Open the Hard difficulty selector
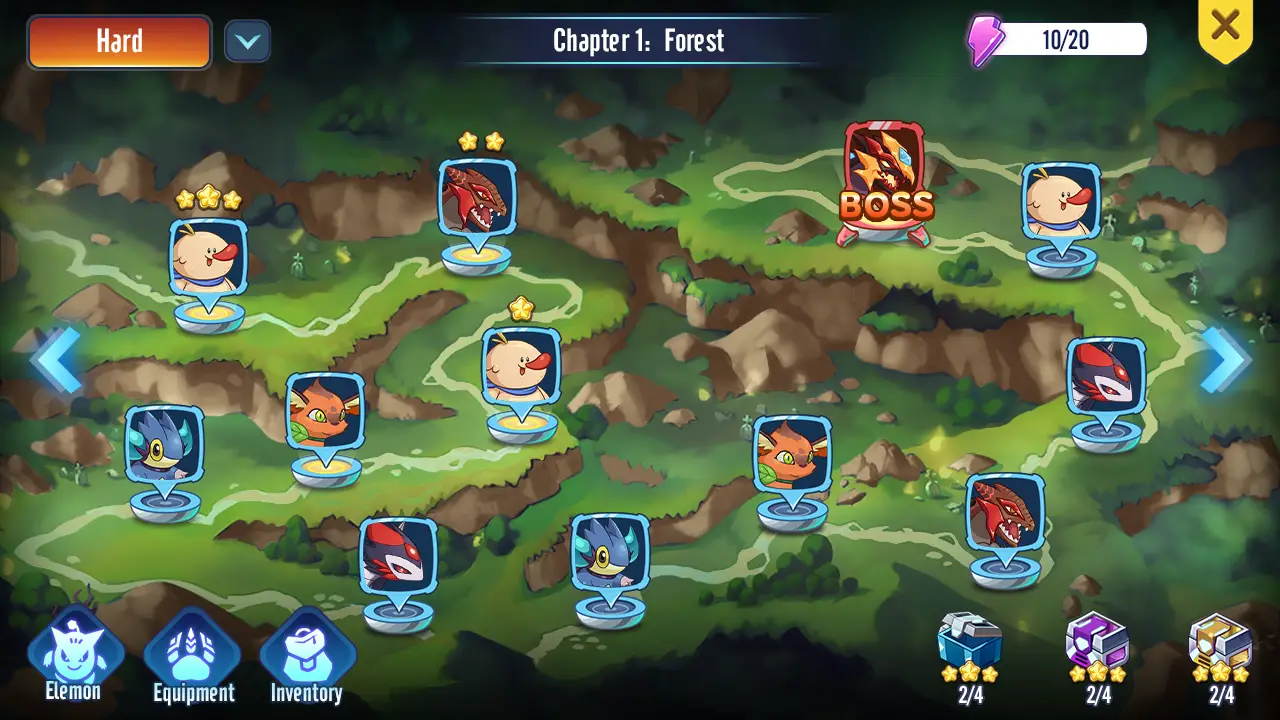1280x720 pixels. [119, 42]
